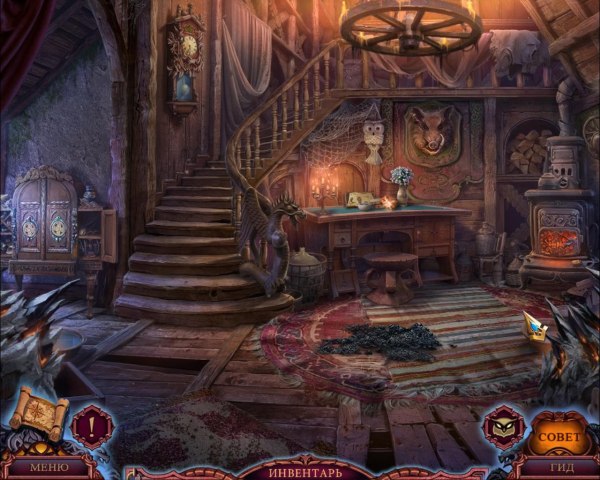
Task: Open the МЕНЮ button
Action: tap(48, 467)
